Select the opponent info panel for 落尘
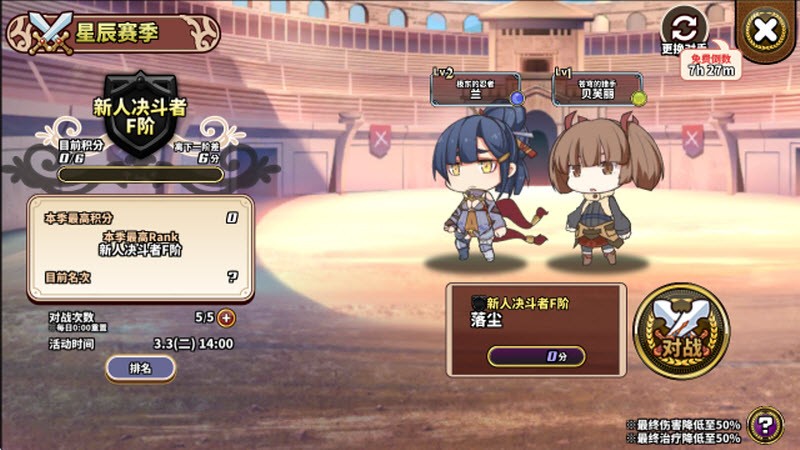This screenshot has width=800, height=450. point(536,329)
